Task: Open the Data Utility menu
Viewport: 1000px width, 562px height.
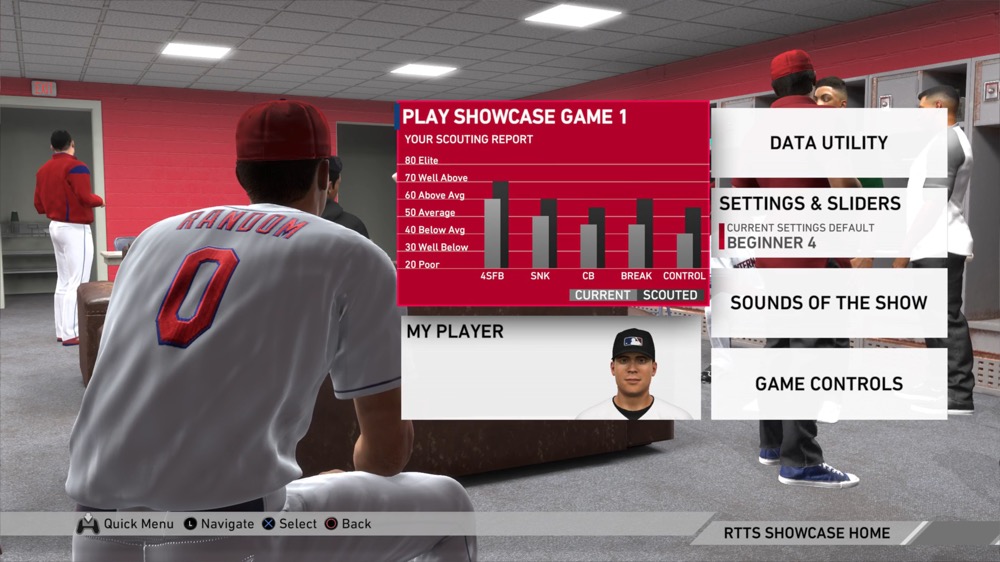Action: click(828, 143)
